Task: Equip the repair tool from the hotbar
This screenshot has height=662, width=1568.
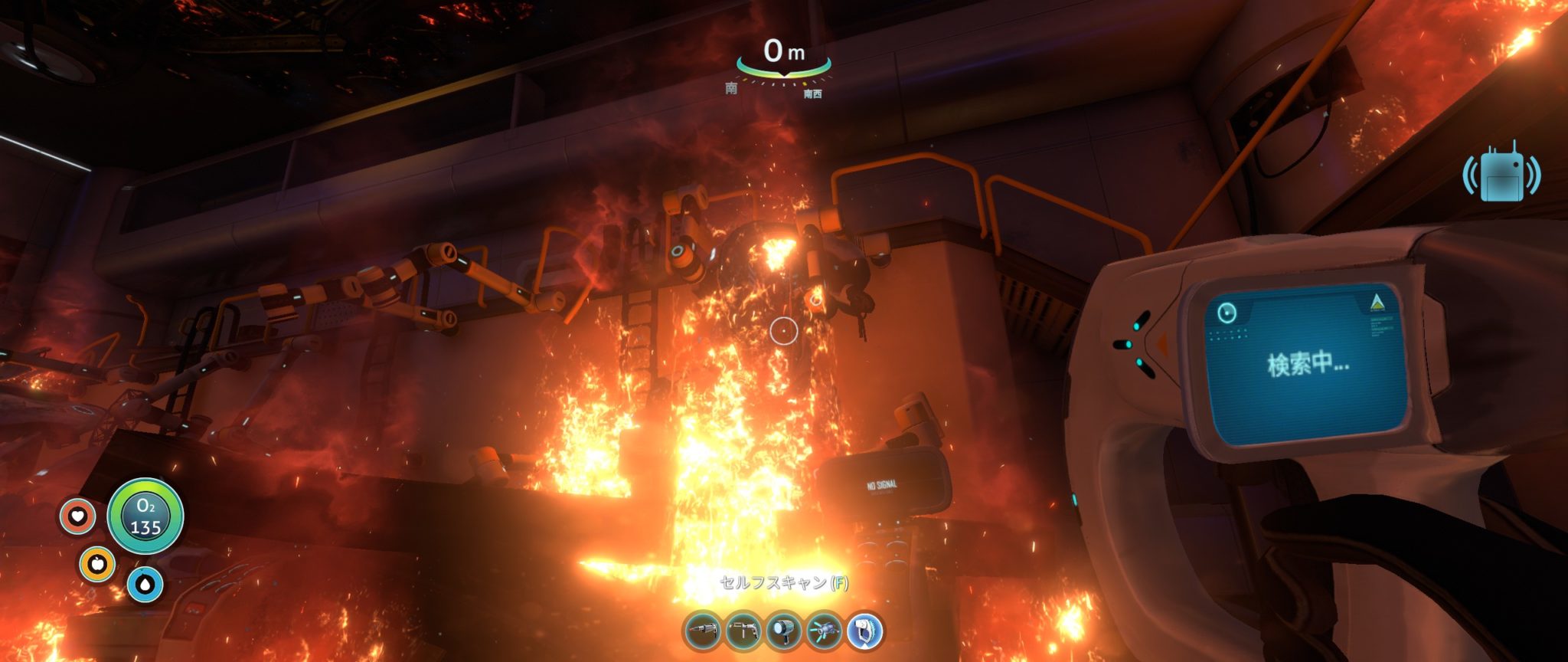Action: pos(743,632)
